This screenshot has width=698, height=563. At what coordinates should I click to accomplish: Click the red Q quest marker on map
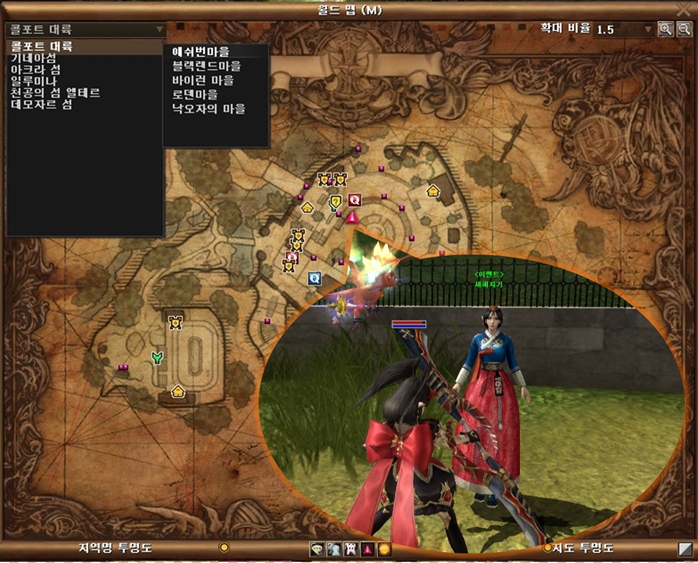tap(354, 199)
